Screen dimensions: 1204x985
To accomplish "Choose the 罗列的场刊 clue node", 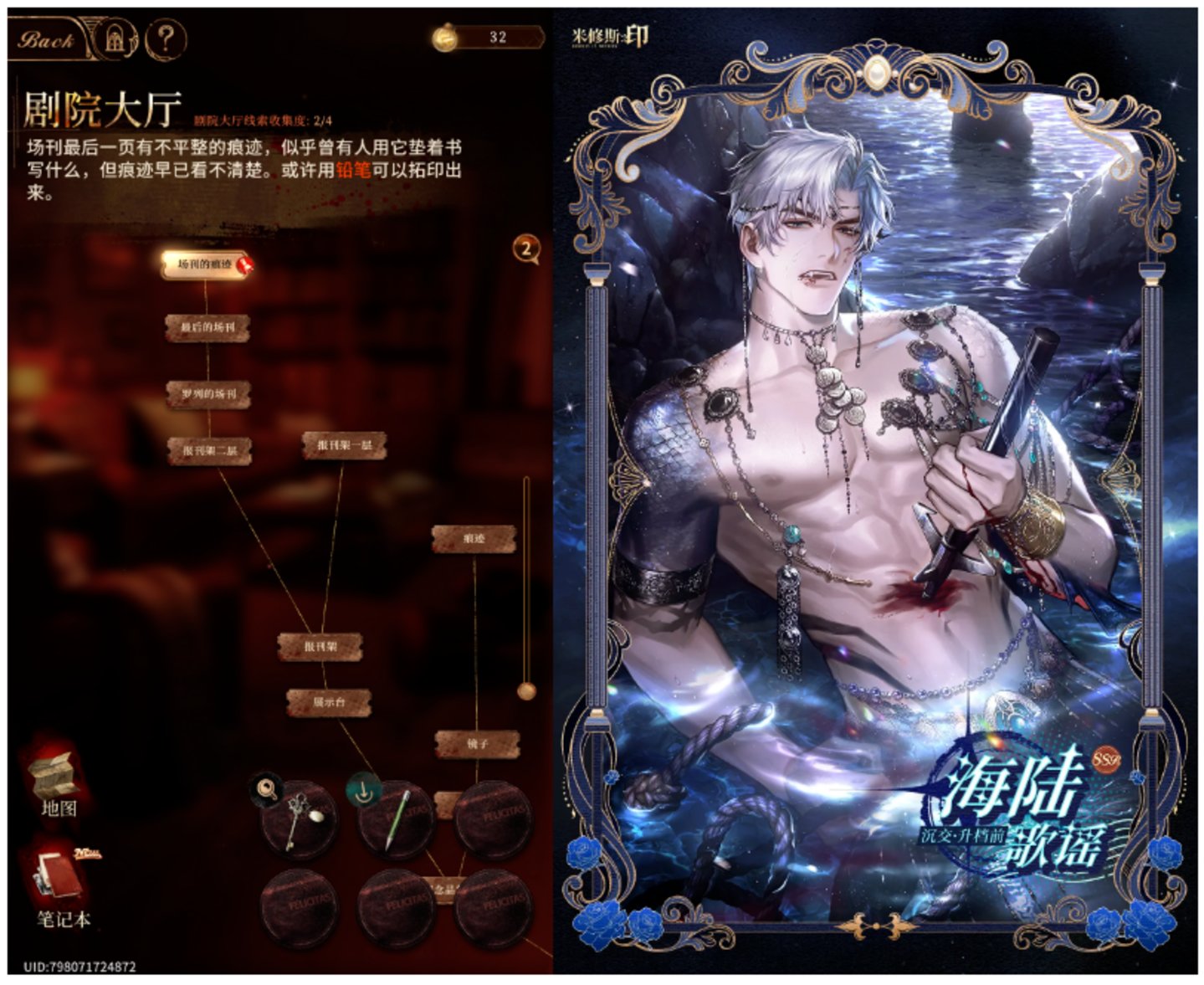I will [208, 393].
